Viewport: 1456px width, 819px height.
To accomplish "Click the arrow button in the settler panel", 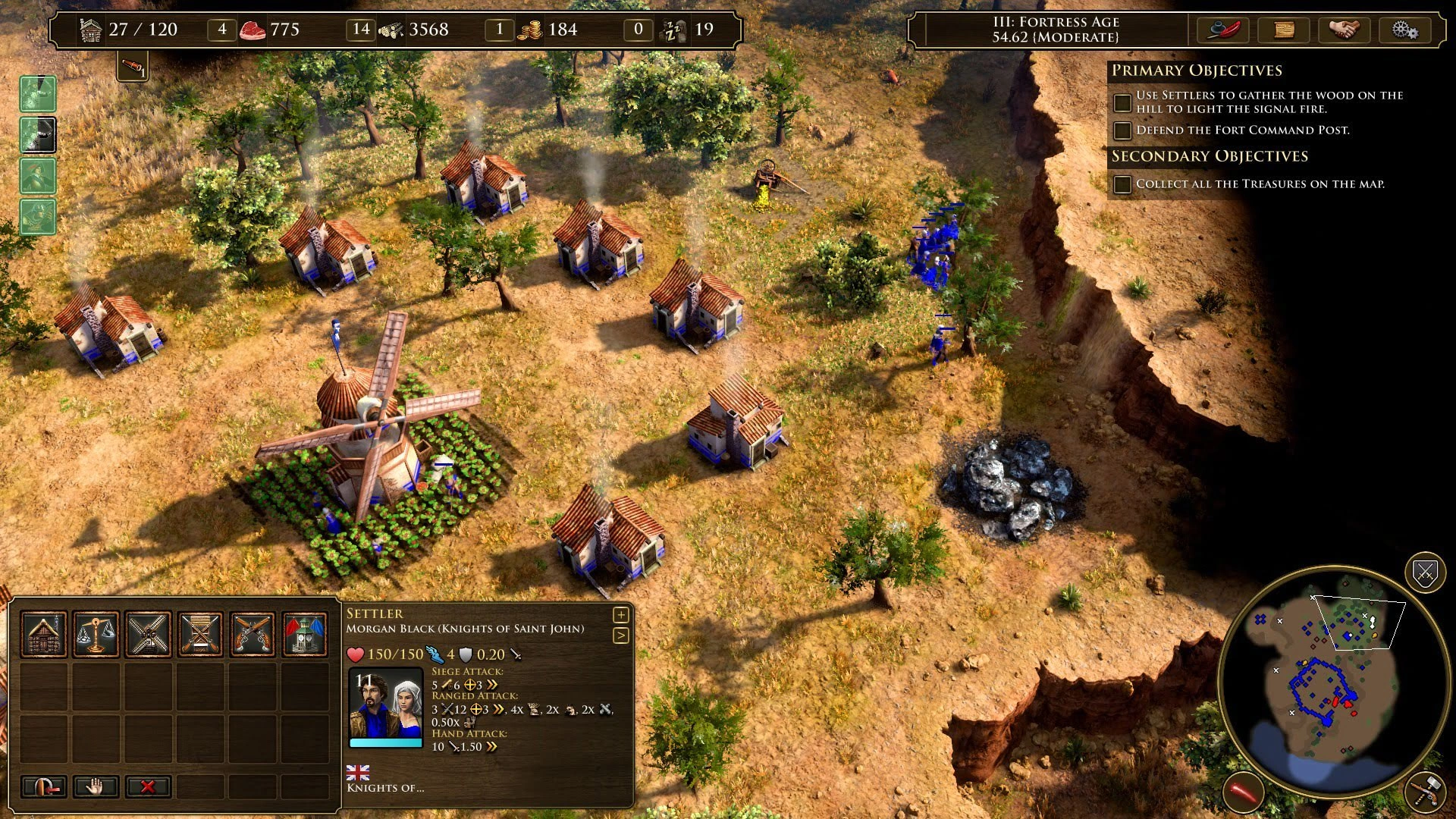I will (x=620, y=635).
